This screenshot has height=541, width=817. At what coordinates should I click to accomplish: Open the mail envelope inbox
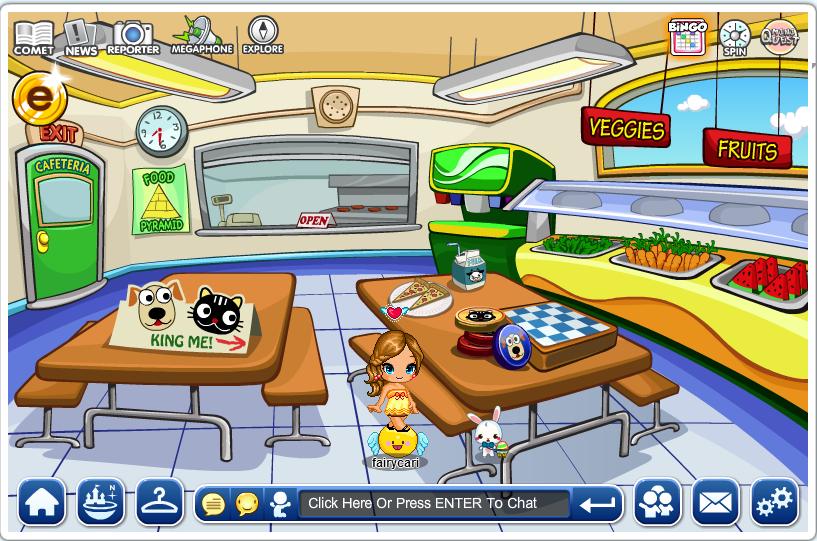715,503
